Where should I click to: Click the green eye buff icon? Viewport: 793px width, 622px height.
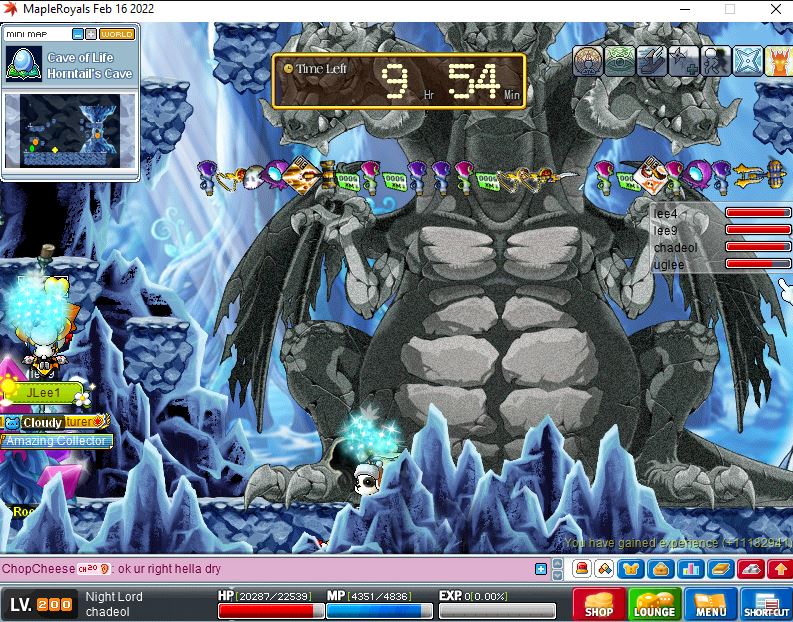point(620,62)
